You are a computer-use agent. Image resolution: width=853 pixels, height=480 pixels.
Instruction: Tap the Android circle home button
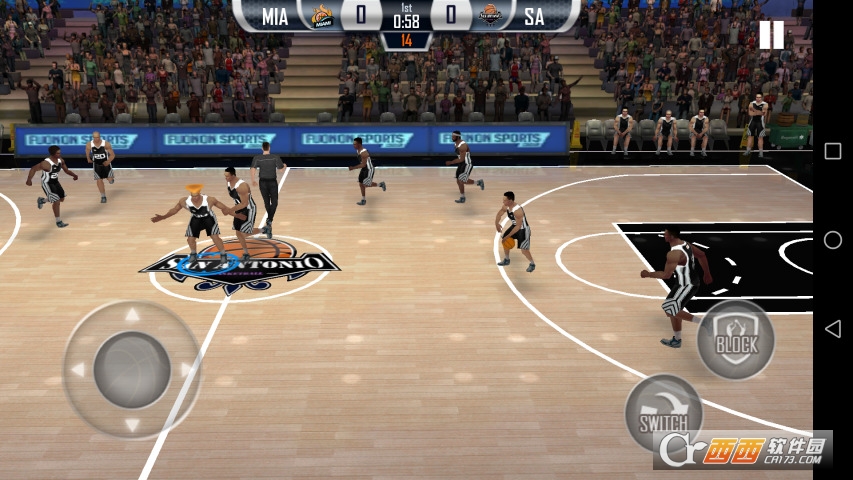coord(832,240)
